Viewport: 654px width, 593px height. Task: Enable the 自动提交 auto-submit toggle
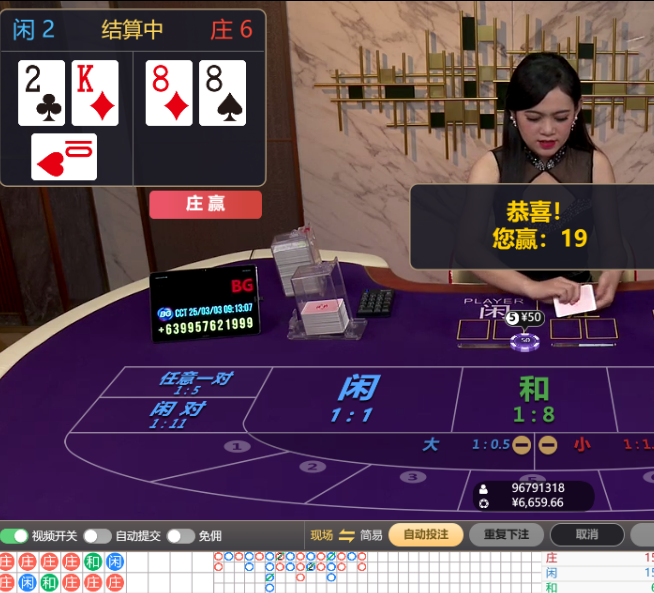97,536
